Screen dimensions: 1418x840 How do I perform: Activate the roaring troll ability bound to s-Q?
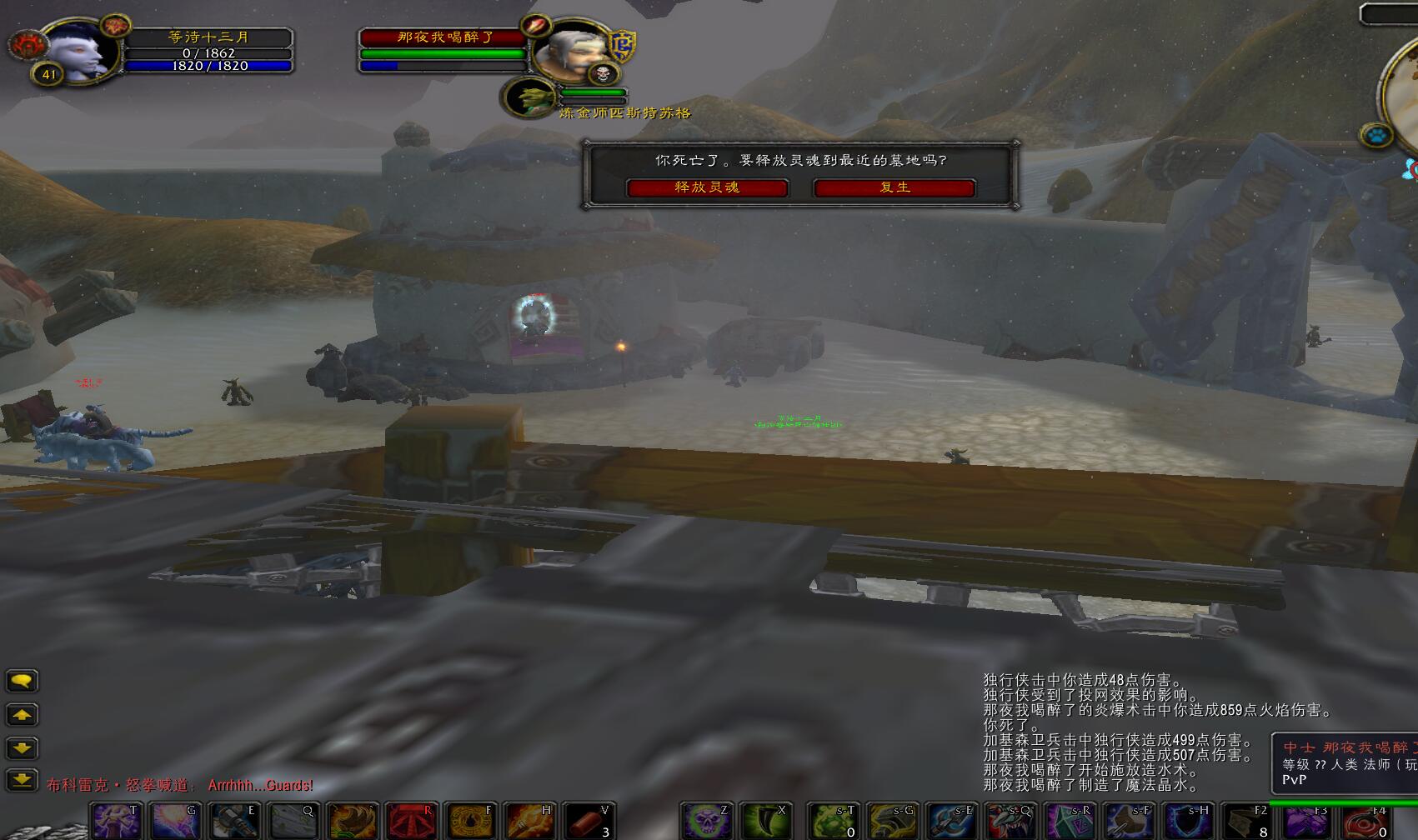[1010, 822]
